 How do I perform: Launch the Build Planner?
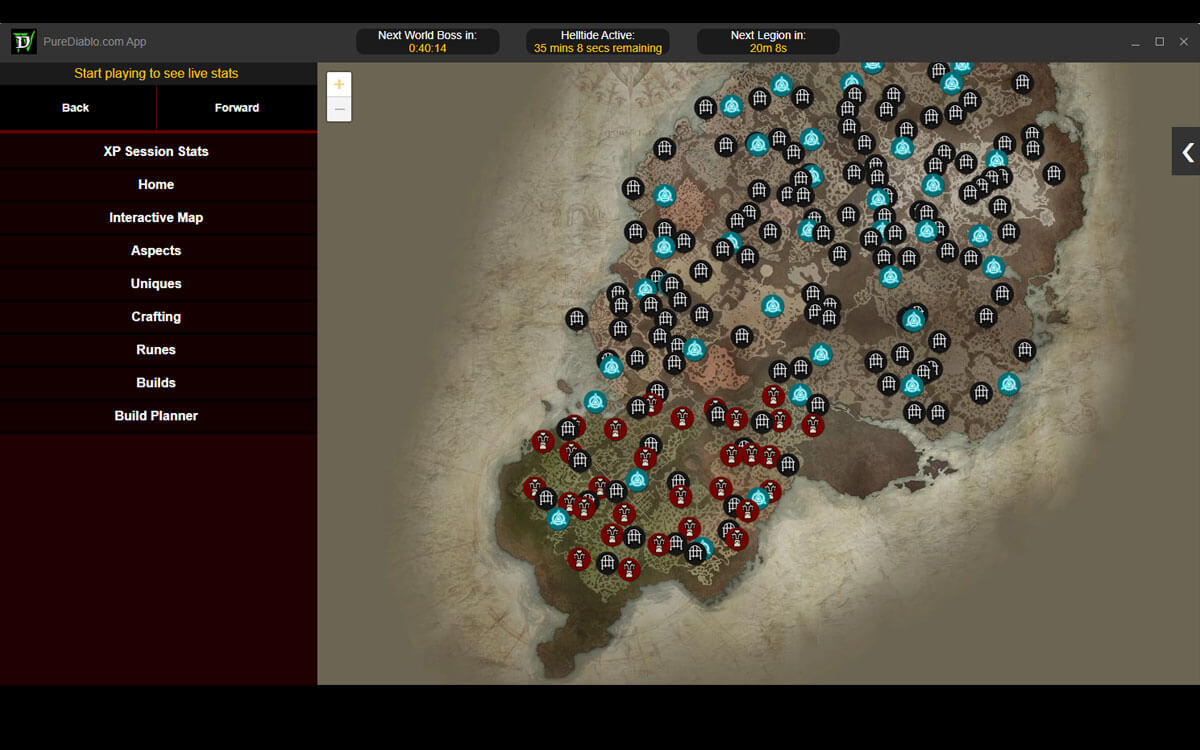click(x=156, y=415)
